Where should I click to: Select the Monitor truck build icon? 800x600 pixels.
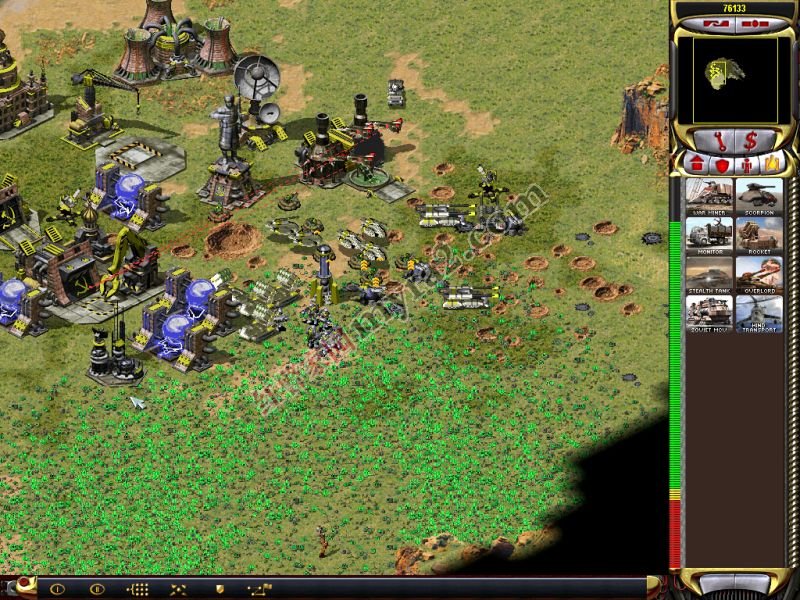[x=710, y=236]
